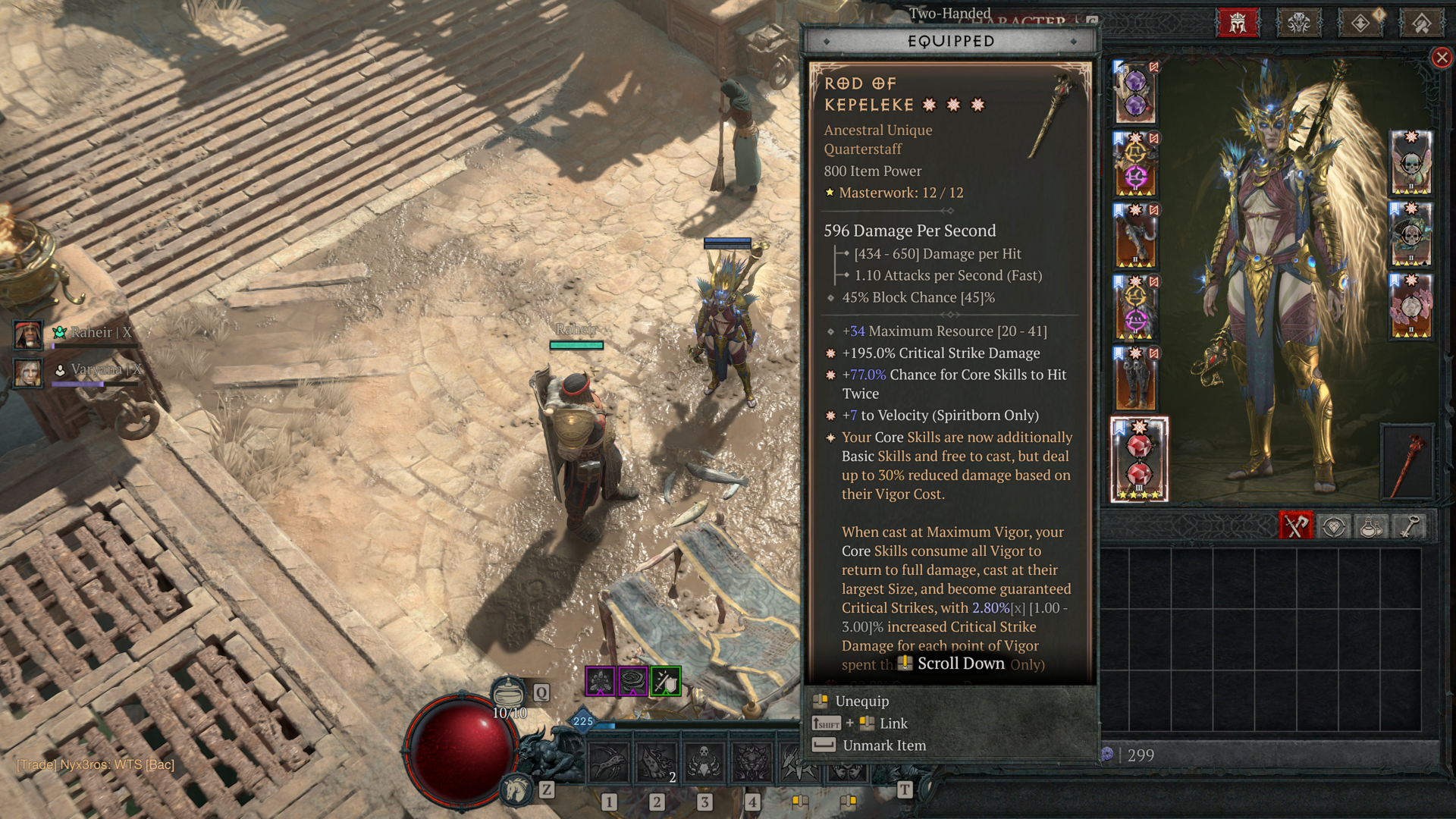Open the demon-face tab in the top row
The height and width of the screenshot is (819, 1456).
(x=1299, y=23)
